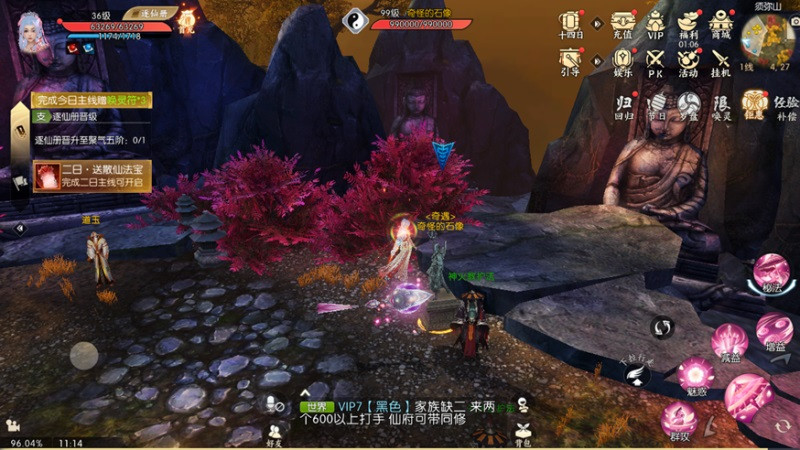This screenshot has width=800, height=450.
Task: Open the 福利 welfare rewards icon
Action: pyautogui.click(x=688, y=22)
